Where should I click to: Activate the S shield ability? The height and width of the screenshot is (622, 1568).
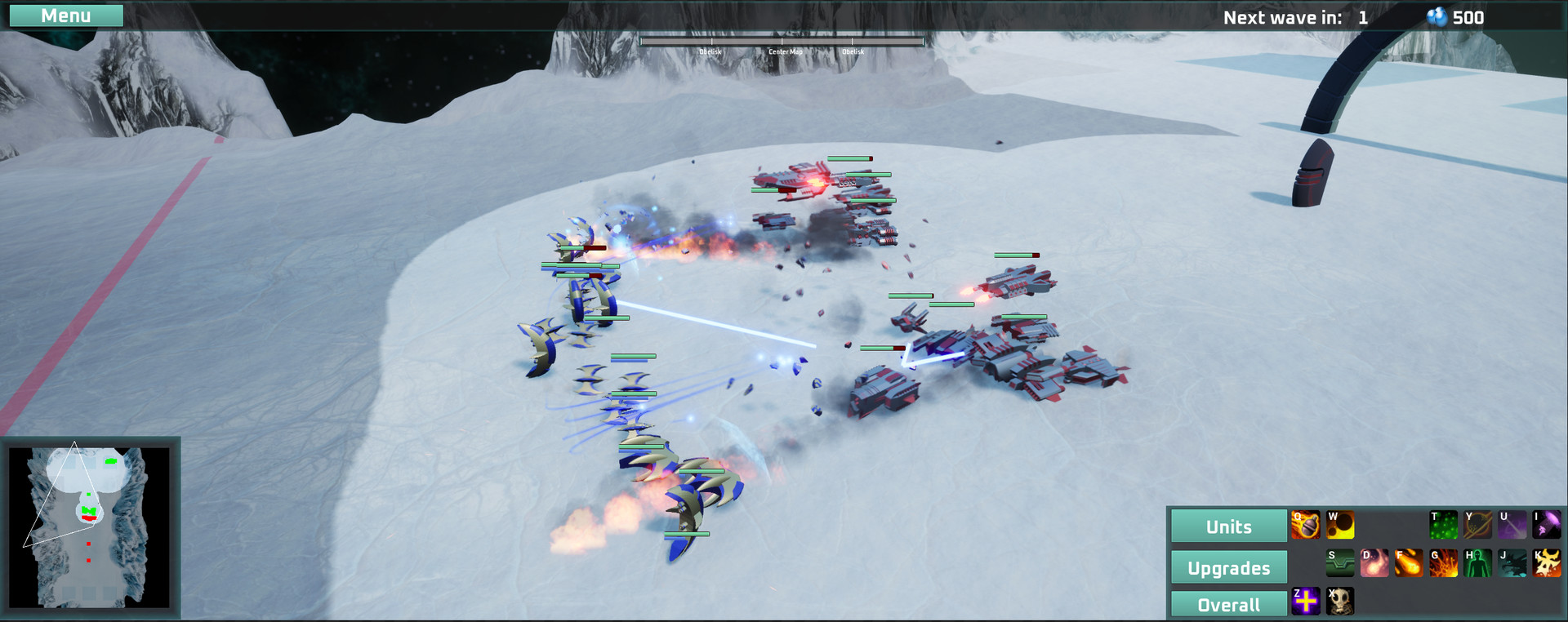pos(1340,562)
